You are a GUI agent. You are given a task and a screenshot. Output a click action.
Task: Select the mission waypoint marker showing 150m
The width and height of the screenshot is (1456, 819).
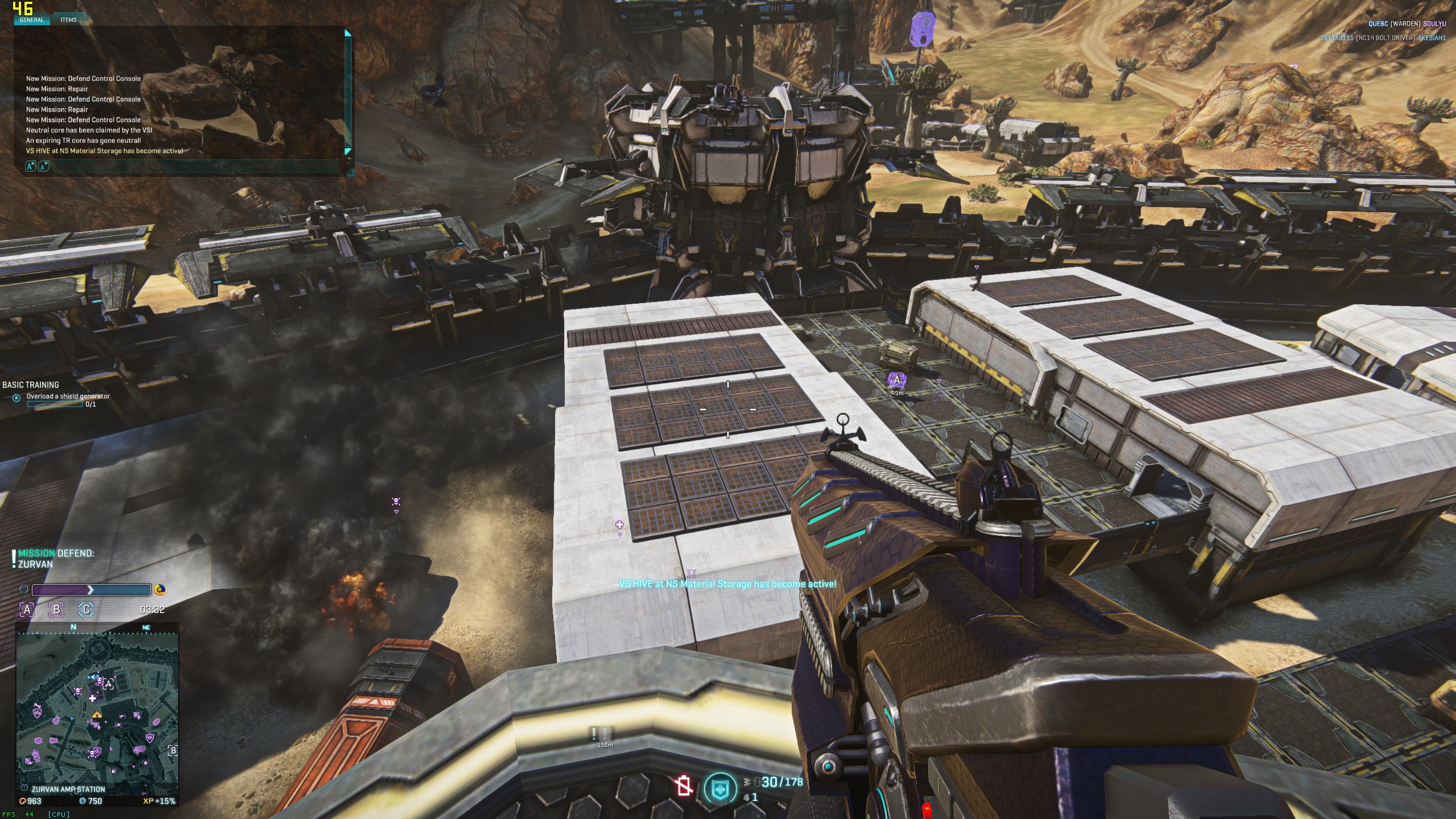(604, 735)
